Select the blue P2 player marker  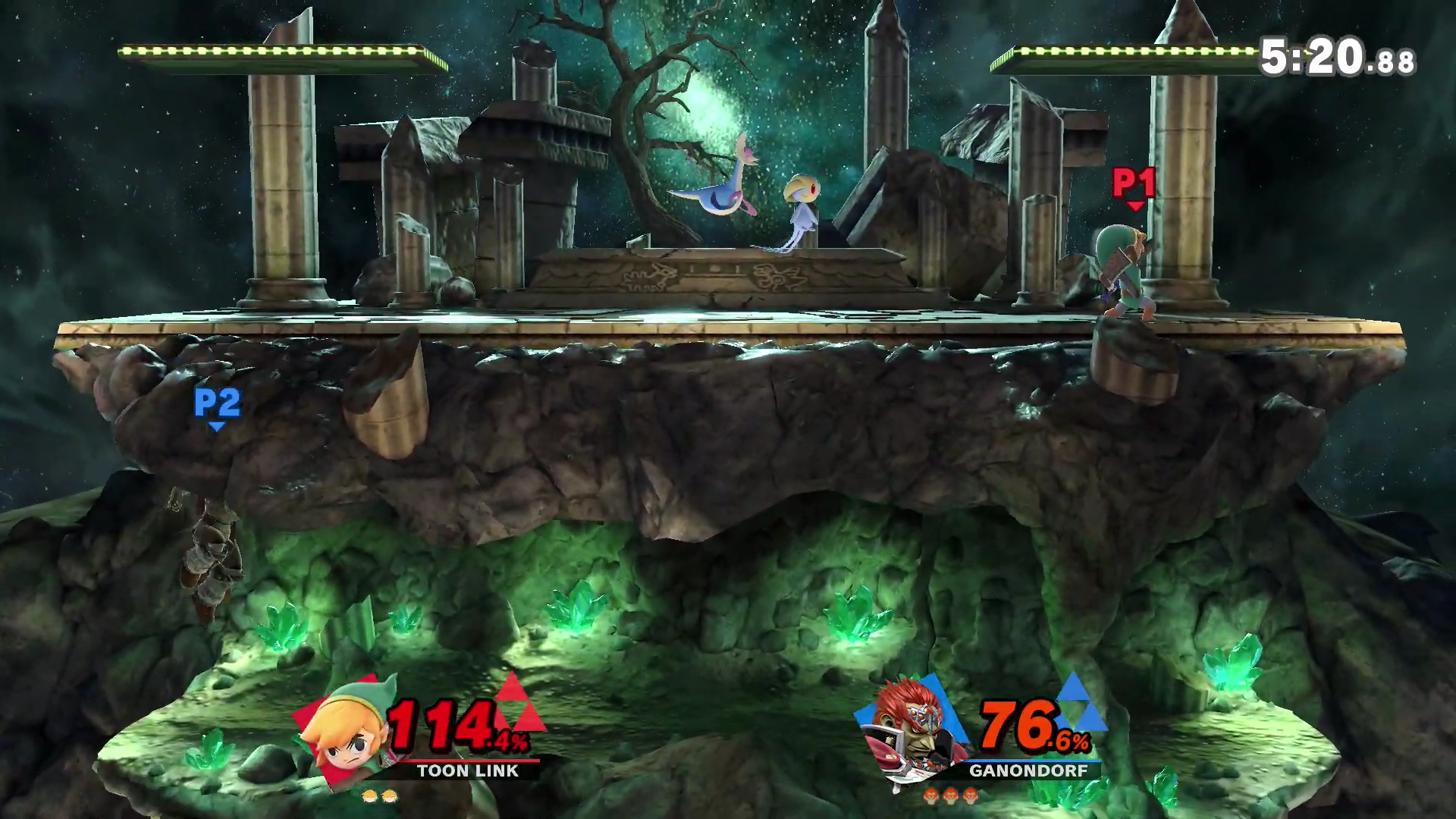point(217,406)
